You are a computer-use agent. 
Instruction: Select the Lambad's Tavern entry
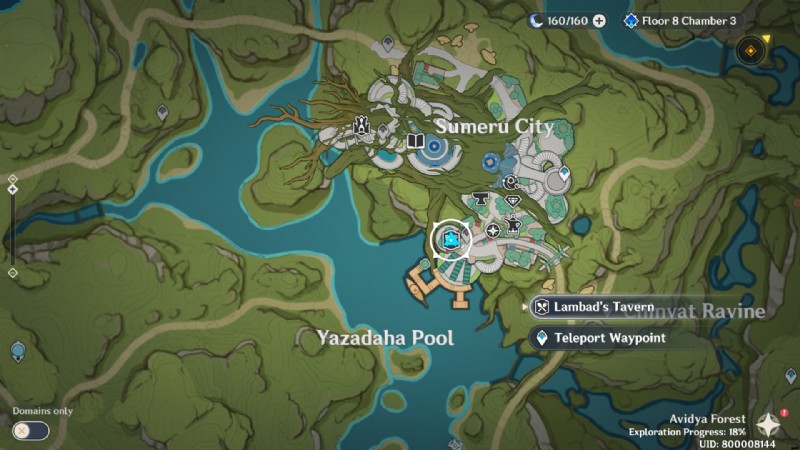tap(596, 306)
